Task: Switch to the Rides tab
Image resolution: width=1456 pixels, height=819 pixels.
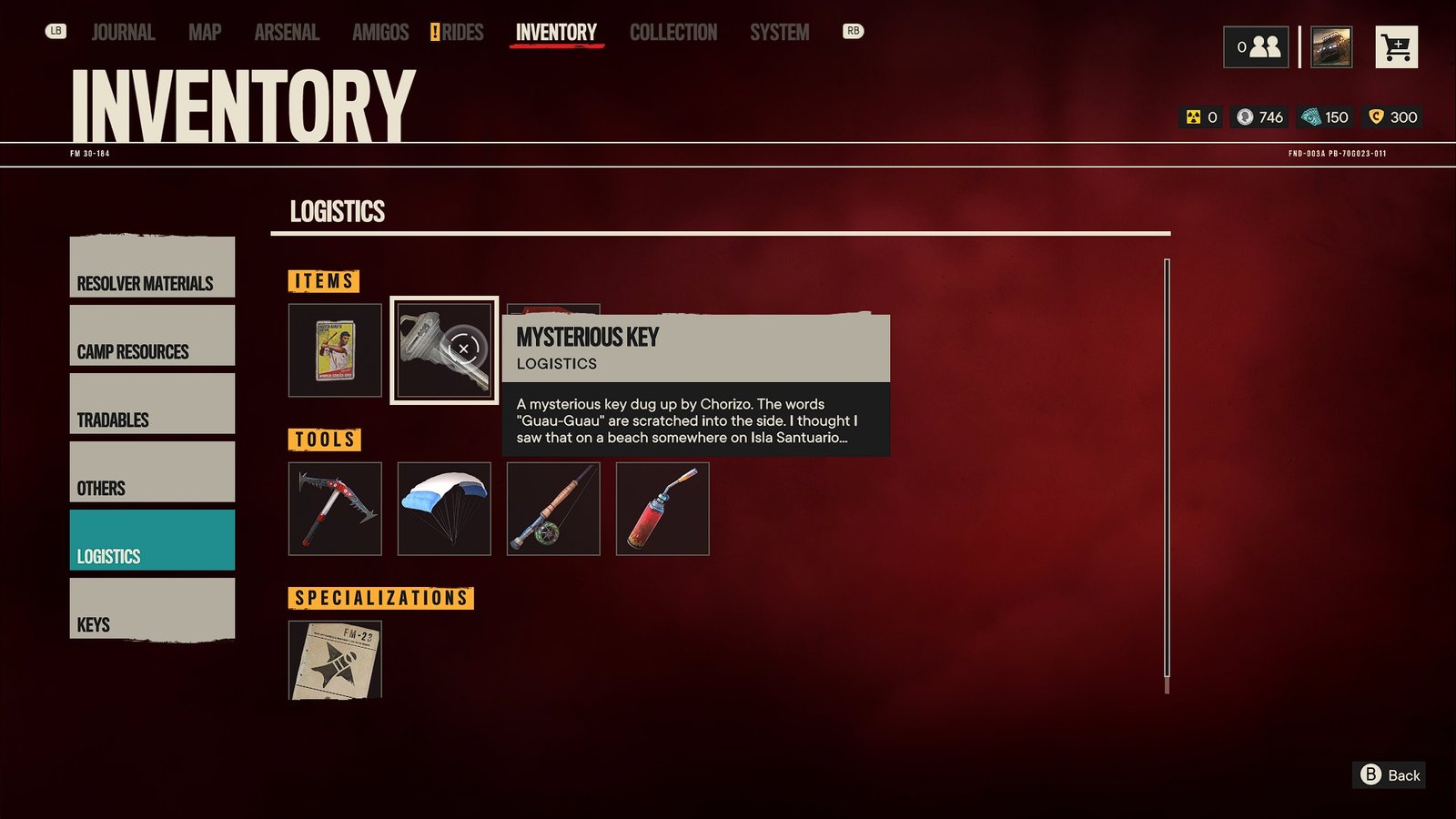Action: coord(461,33)
